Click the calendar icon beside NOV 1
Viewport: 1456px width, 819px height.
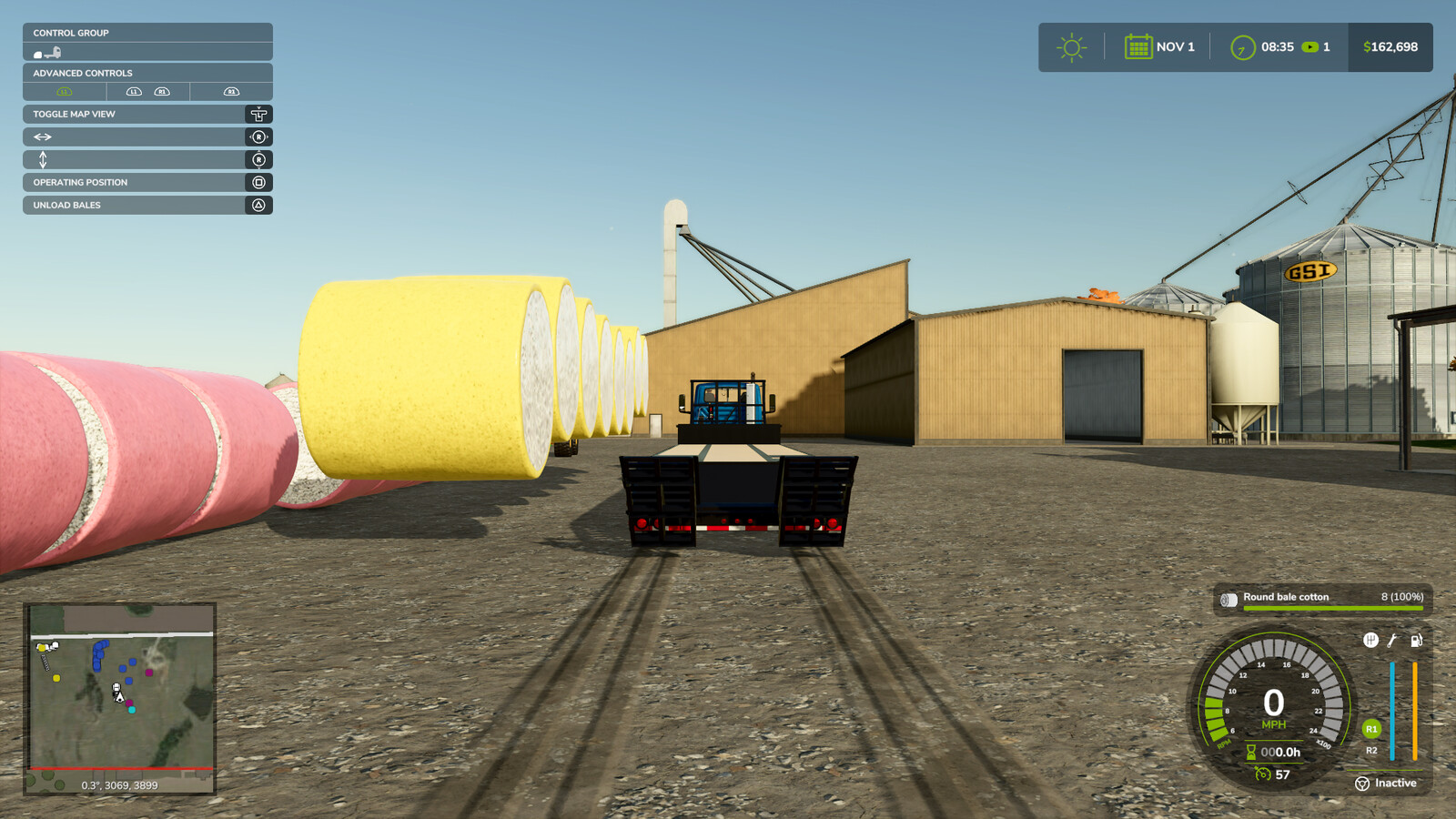1140,46
